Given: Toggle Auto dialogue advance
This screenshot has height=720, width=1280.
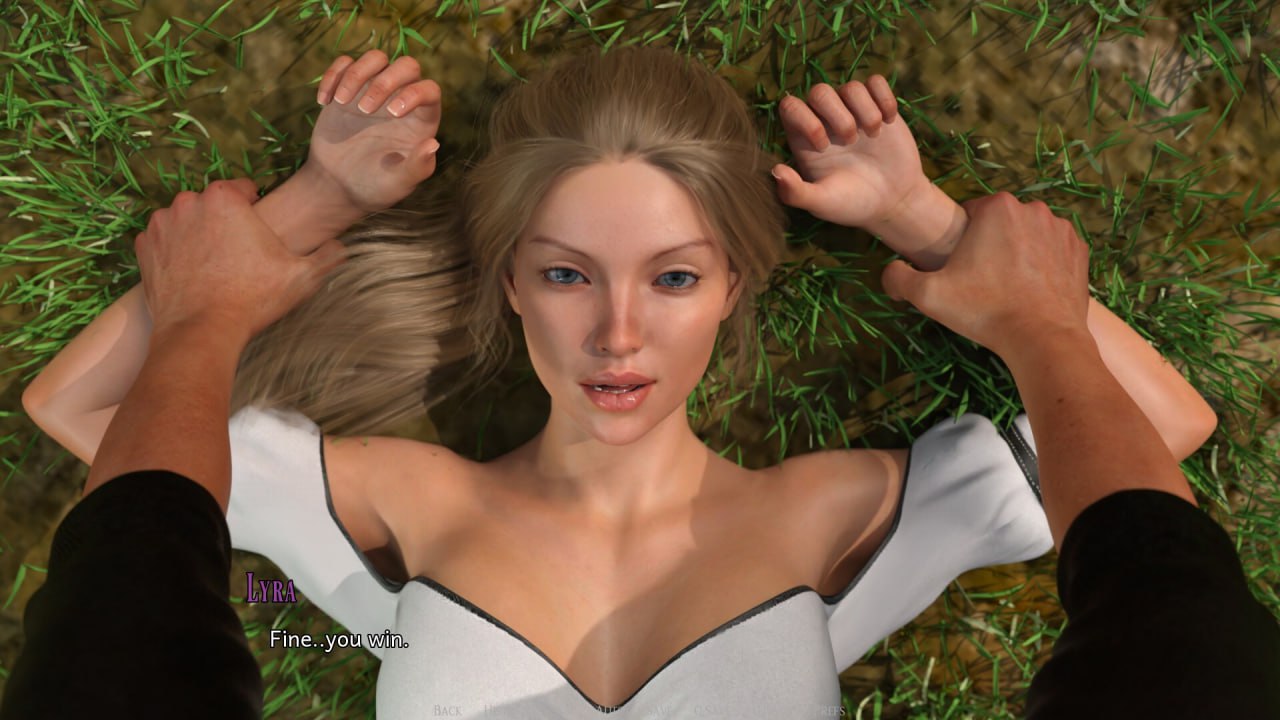Looking at the screenshot, I should (608, 710).
